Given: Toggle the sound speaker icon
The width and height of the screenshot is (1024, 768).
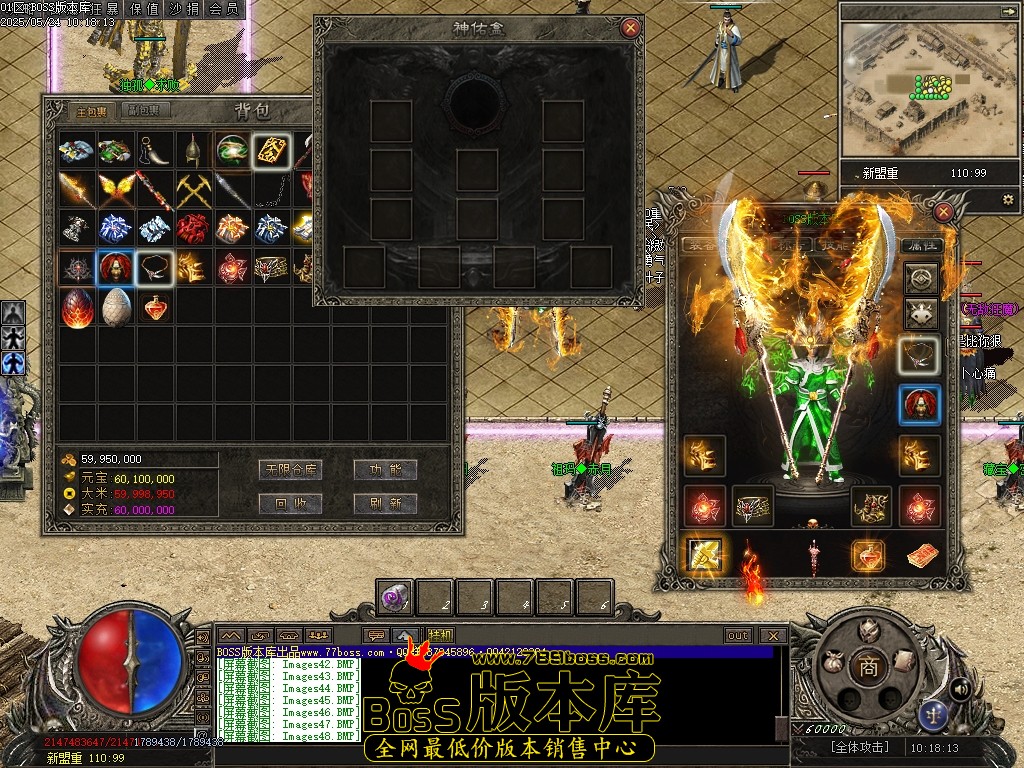Looking at the screenshot, I should [960, 688].
